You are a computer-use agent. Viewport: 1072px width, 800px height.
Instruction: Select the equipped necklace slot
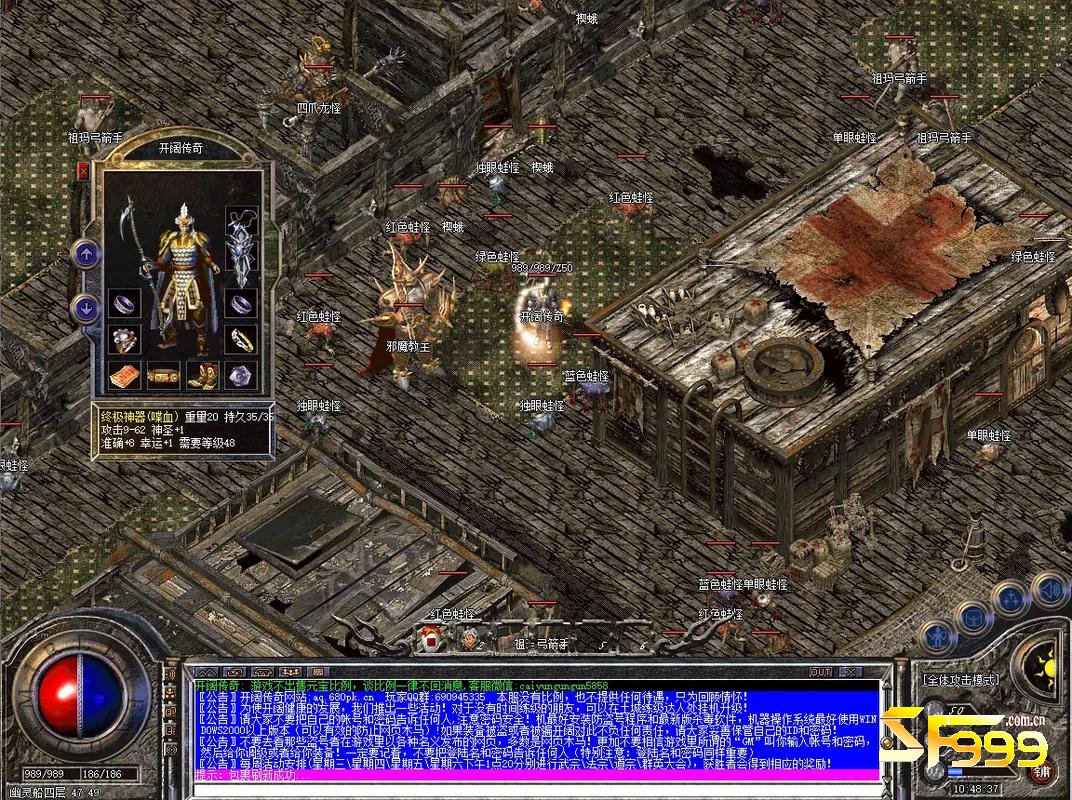241,221
